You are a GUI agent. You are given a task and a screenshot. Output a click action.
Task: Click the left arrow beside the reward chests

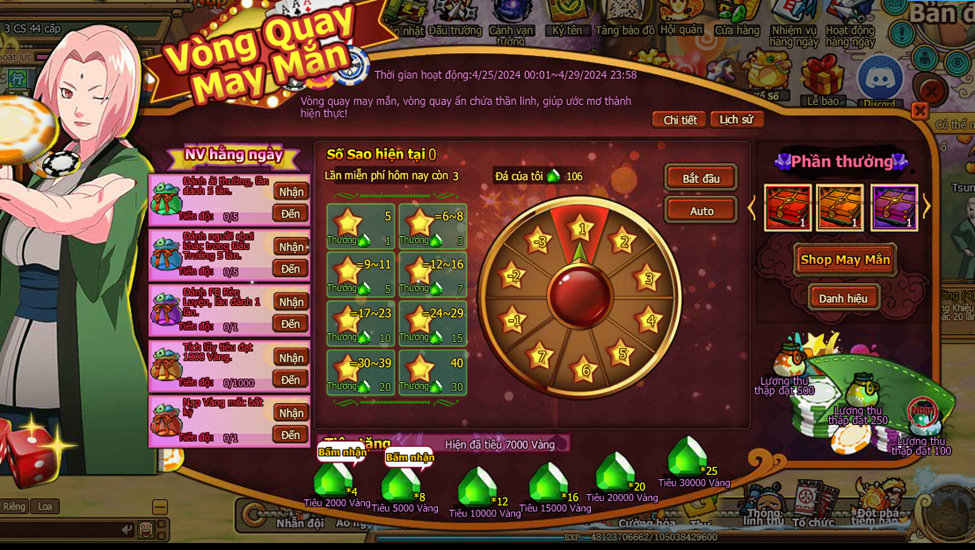point(753,208)
